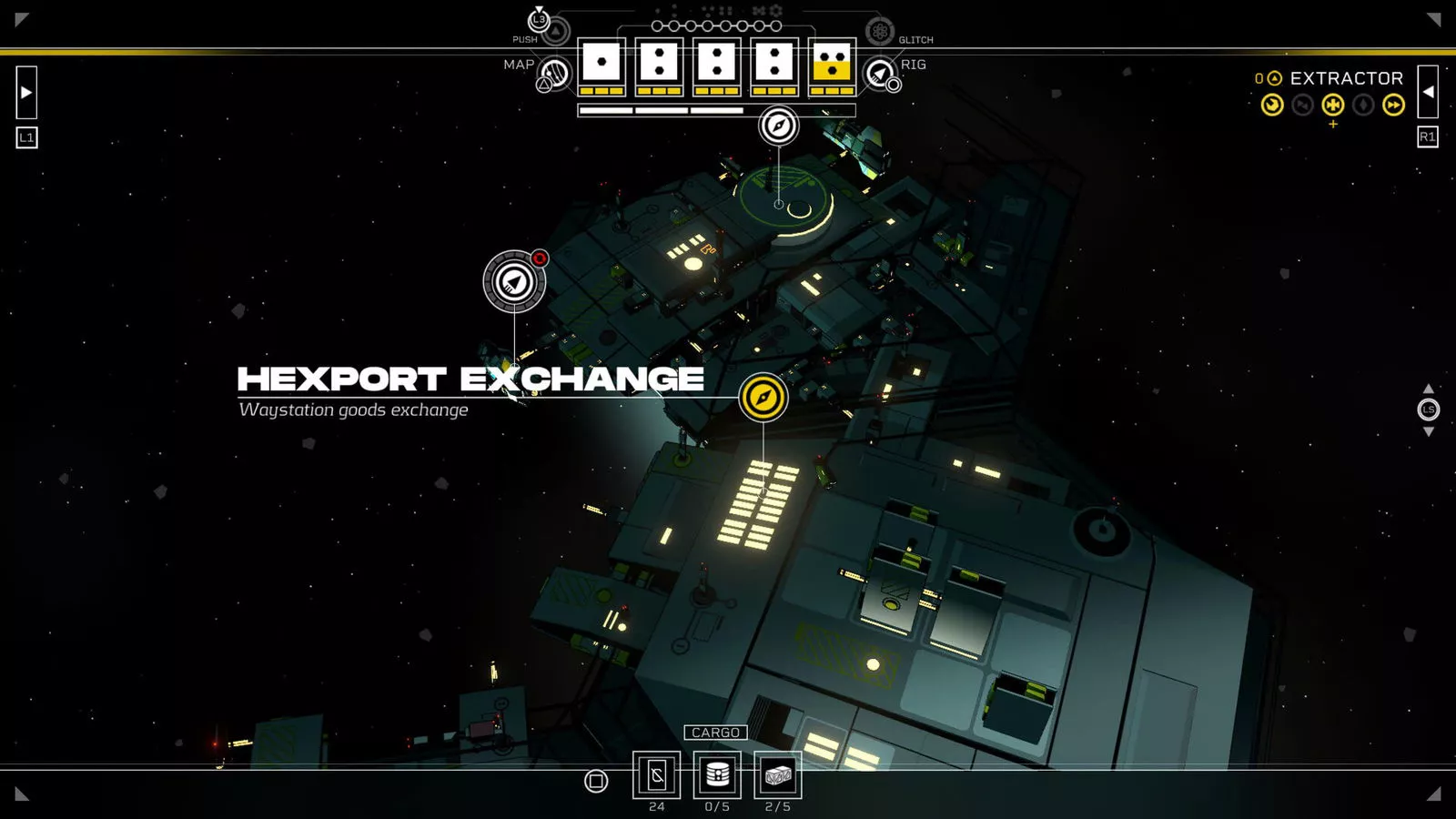Choose the yellow three-pip glitch die

click(832, 63)
